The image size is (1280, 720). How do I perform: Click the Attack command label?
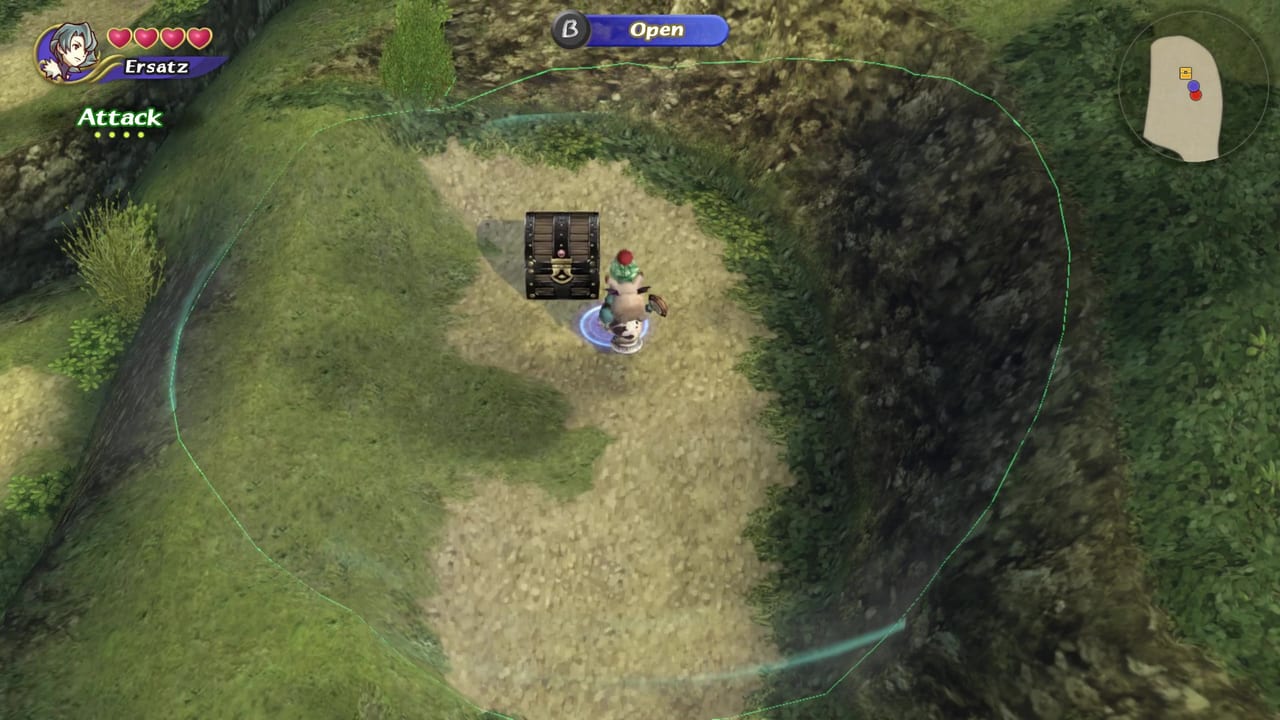121,118
